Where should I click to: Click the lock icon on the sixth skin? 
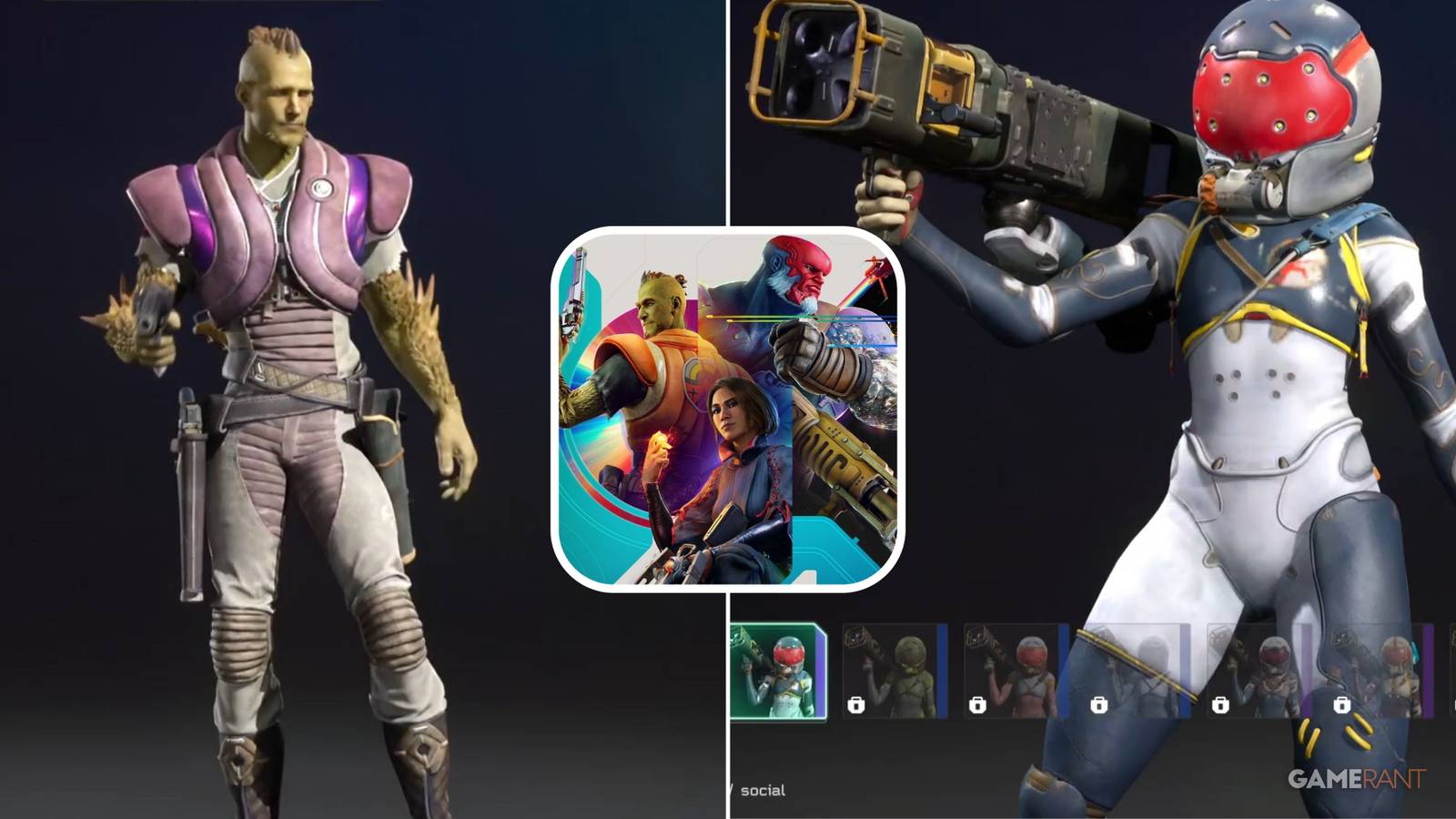click(x=1343, y=705)
